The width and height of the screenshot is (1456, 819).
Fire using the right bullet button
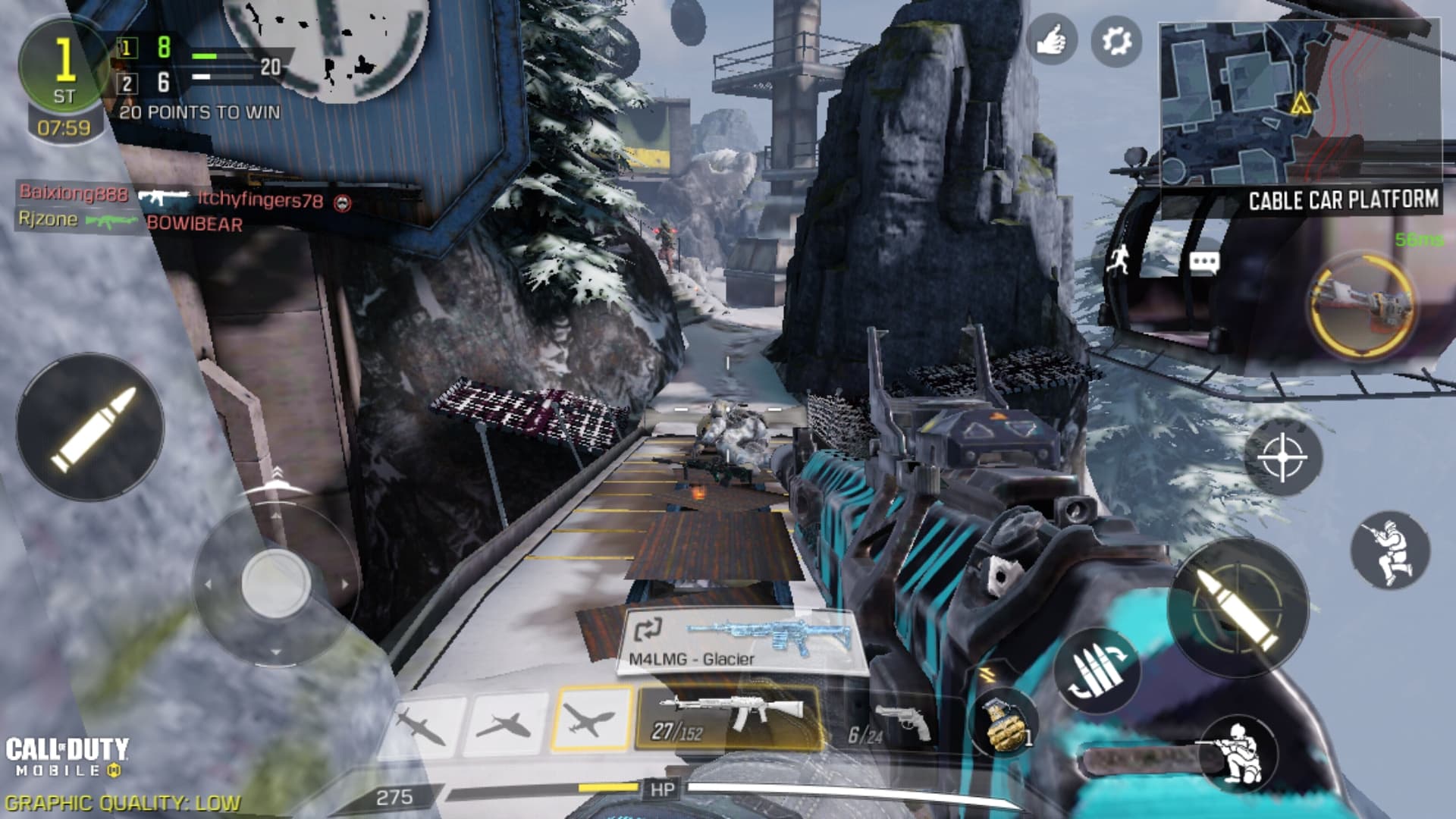point(1239,607)
